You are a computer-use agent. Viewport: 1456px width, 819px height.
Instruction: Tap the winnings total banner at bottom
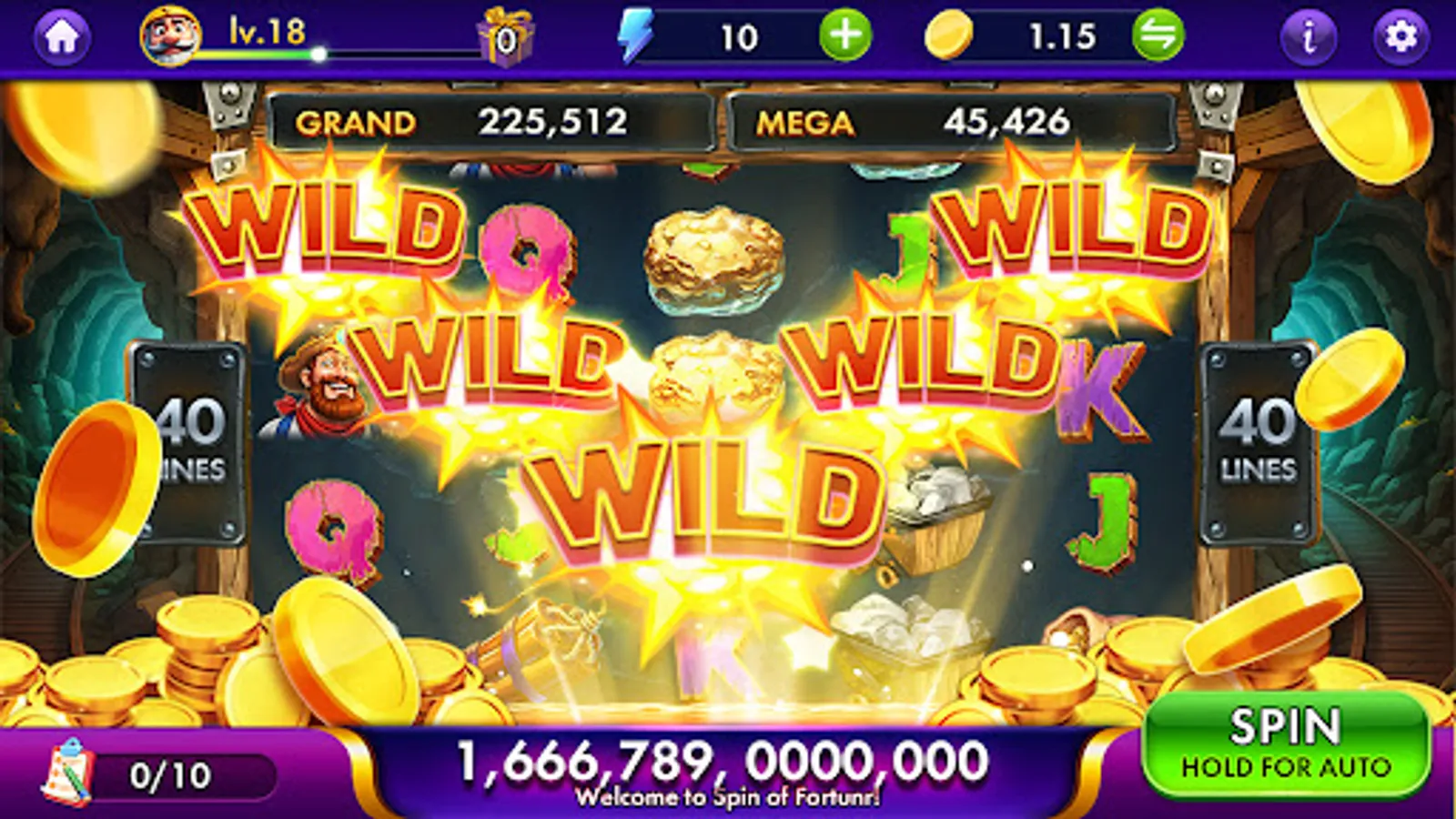click(719, 760)
